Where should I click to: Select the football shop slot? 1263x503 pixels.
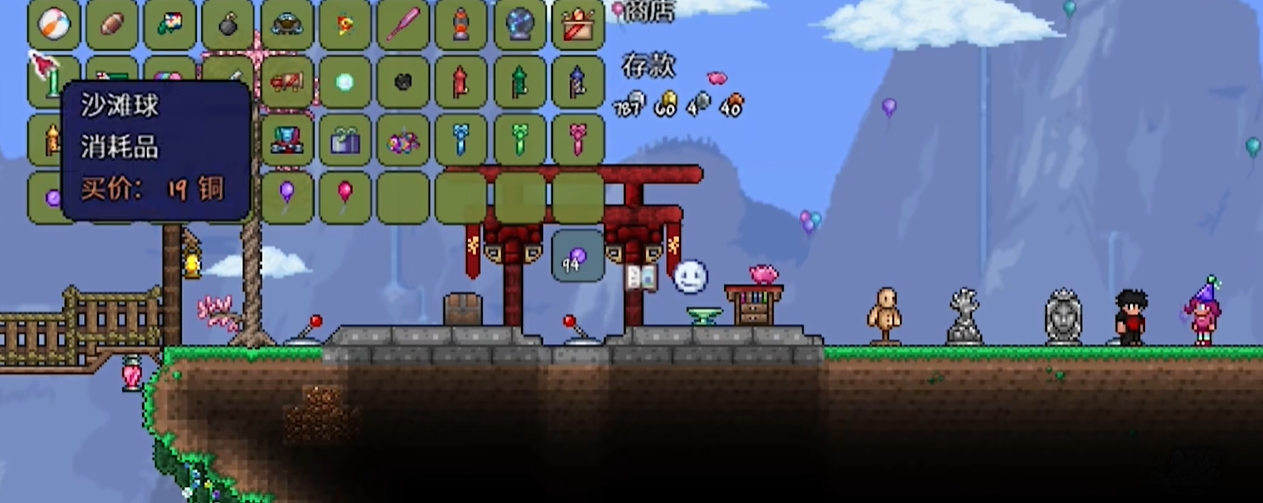point(112,25)
